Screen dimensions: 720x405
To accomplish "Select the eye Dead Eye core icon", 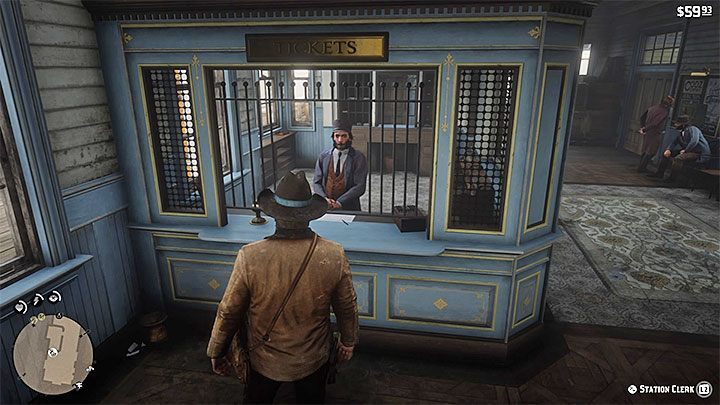I will point(54,297).
